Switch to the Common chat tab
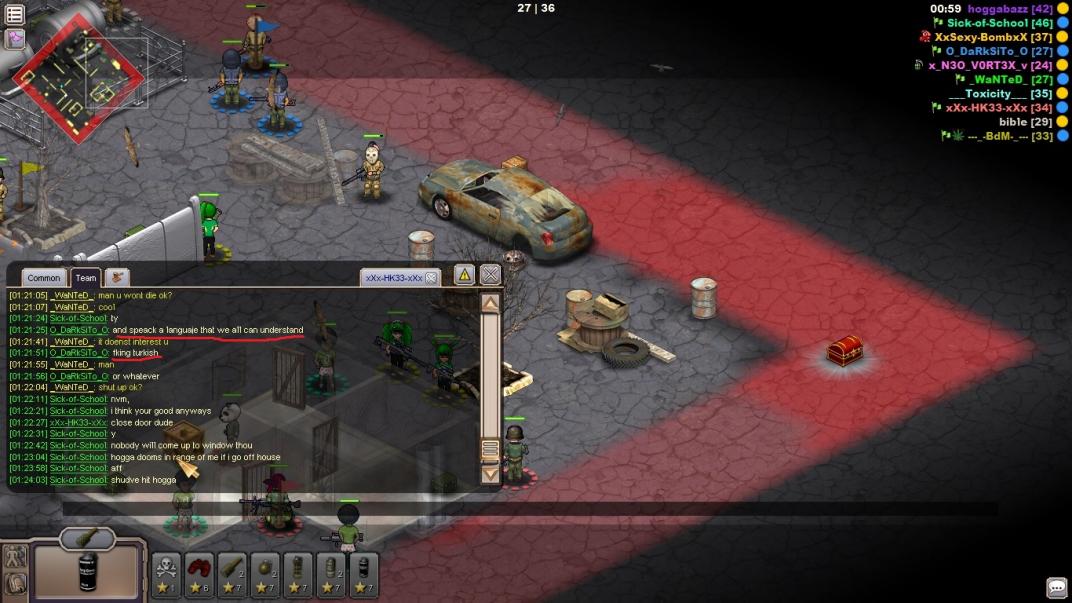This screenshot has height=603, width=1072. (x=44, y=278)
